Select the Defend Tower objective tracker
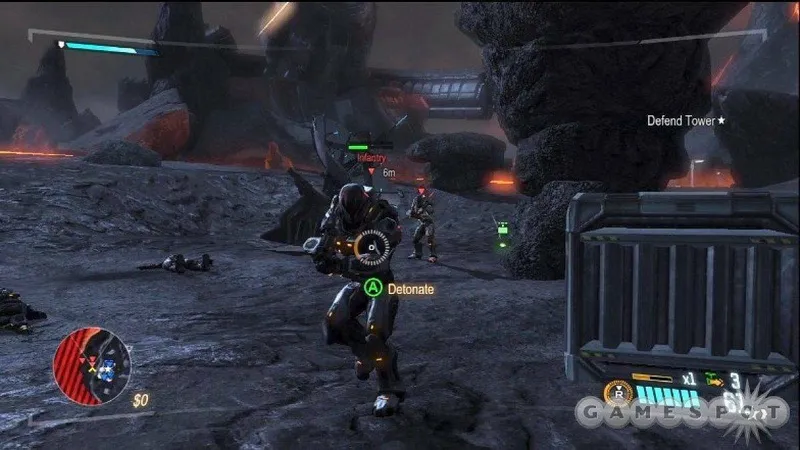This screenshot has width=800, height=450. pyautogui.click(x=686, y=121)
